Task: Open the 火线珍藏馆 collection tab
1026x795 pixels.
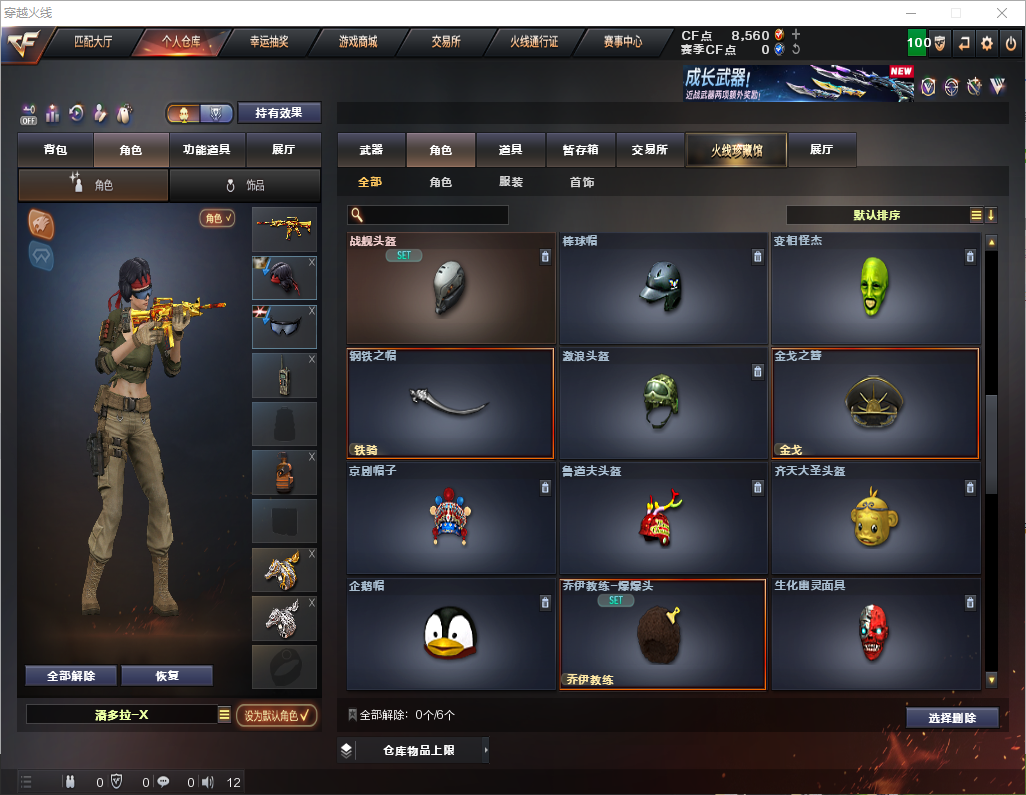Action: pos(736,150)
